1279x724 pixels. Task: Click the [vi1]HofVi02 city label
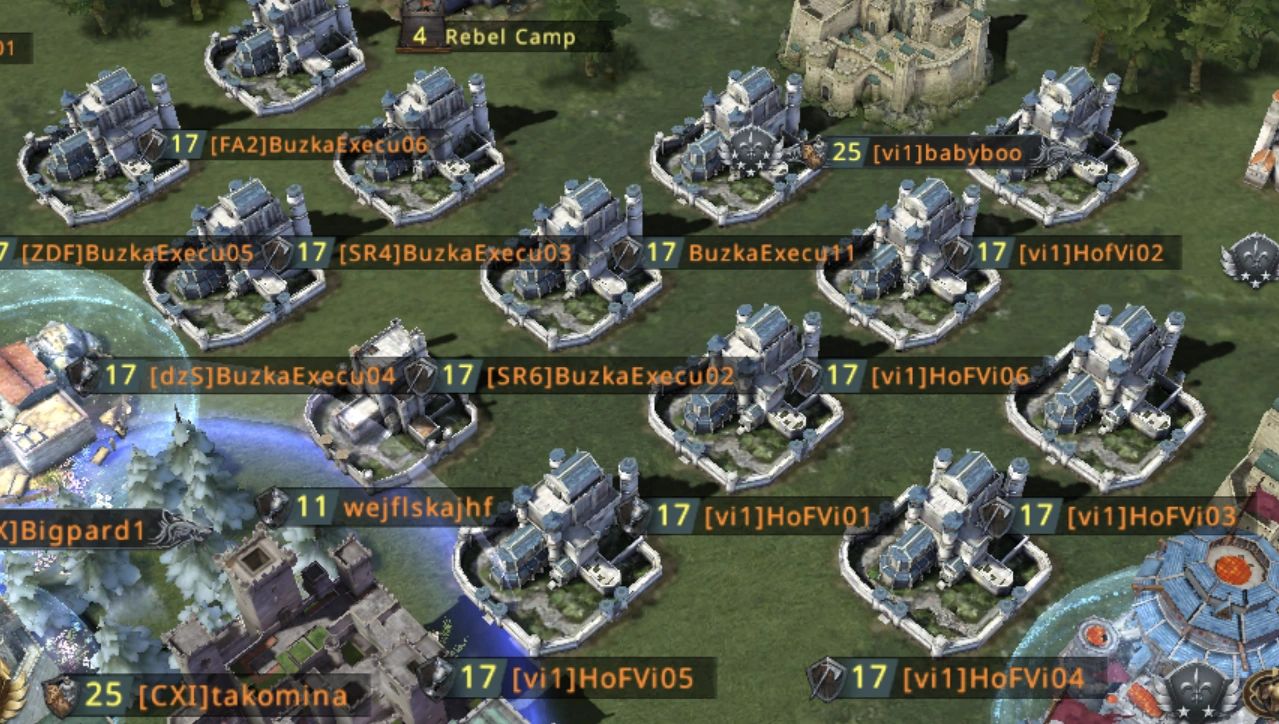click(1091, 253)
